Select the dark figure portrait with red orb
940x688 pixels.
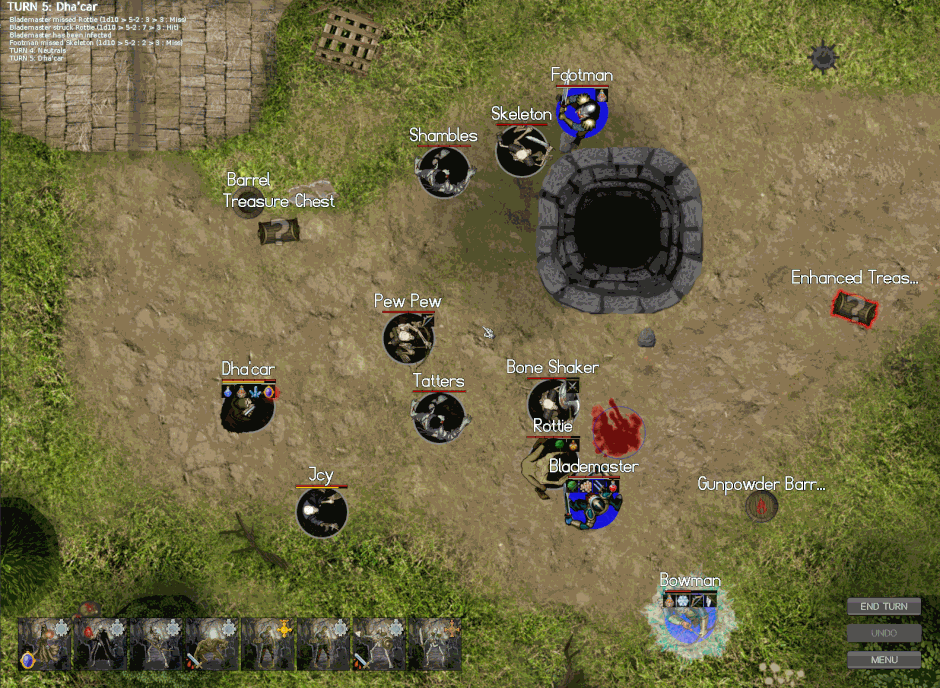[100, 643]
